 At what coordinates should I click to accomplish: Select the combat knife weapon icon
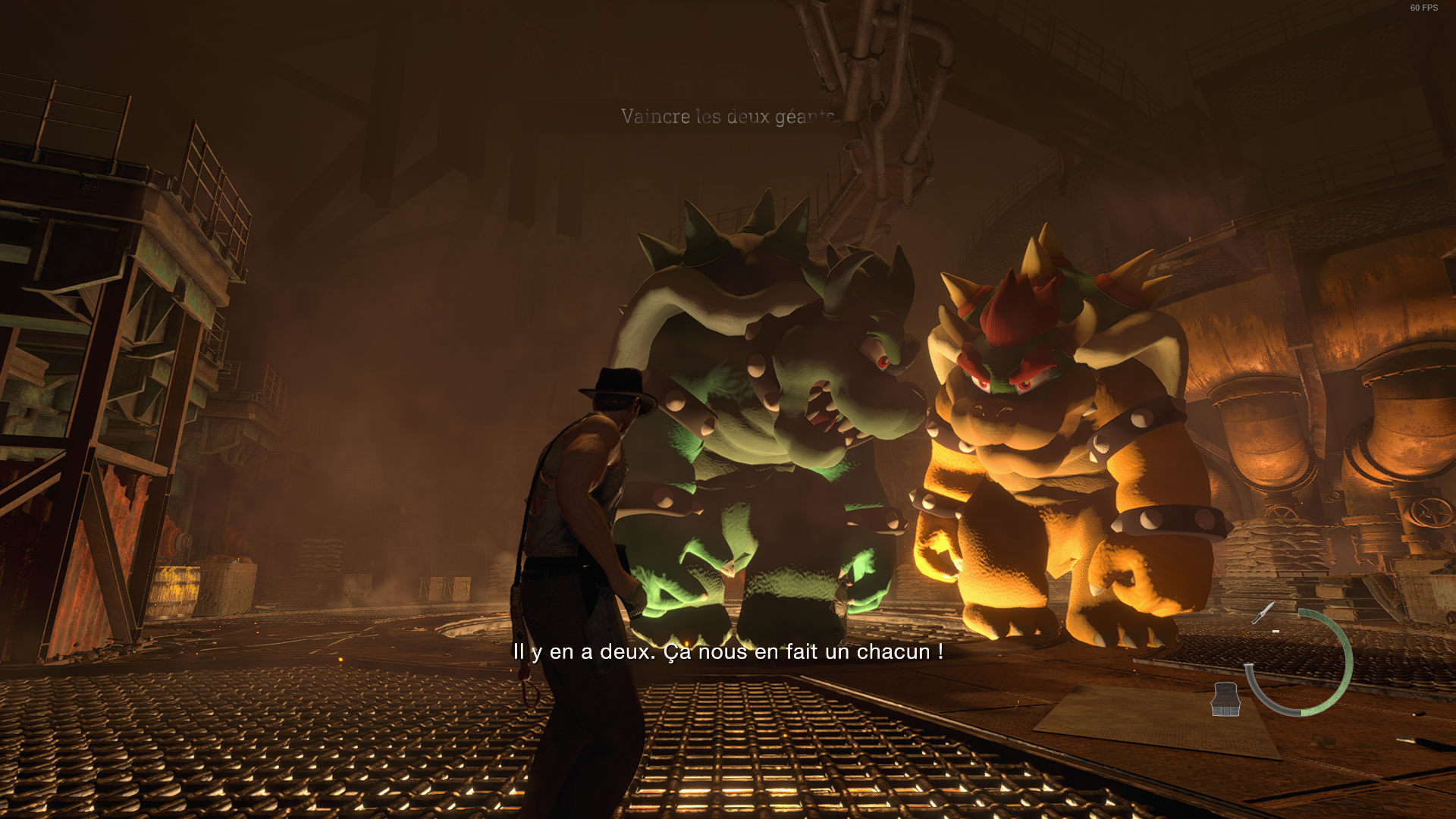1263,613
